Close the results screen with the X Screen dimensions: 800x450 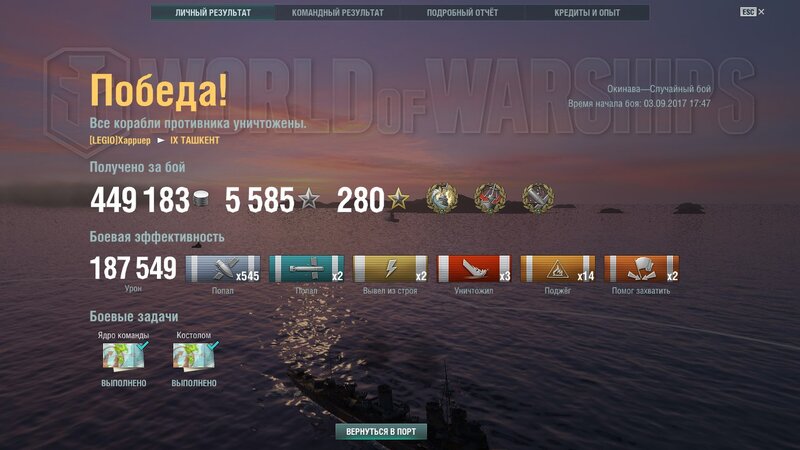762,12
